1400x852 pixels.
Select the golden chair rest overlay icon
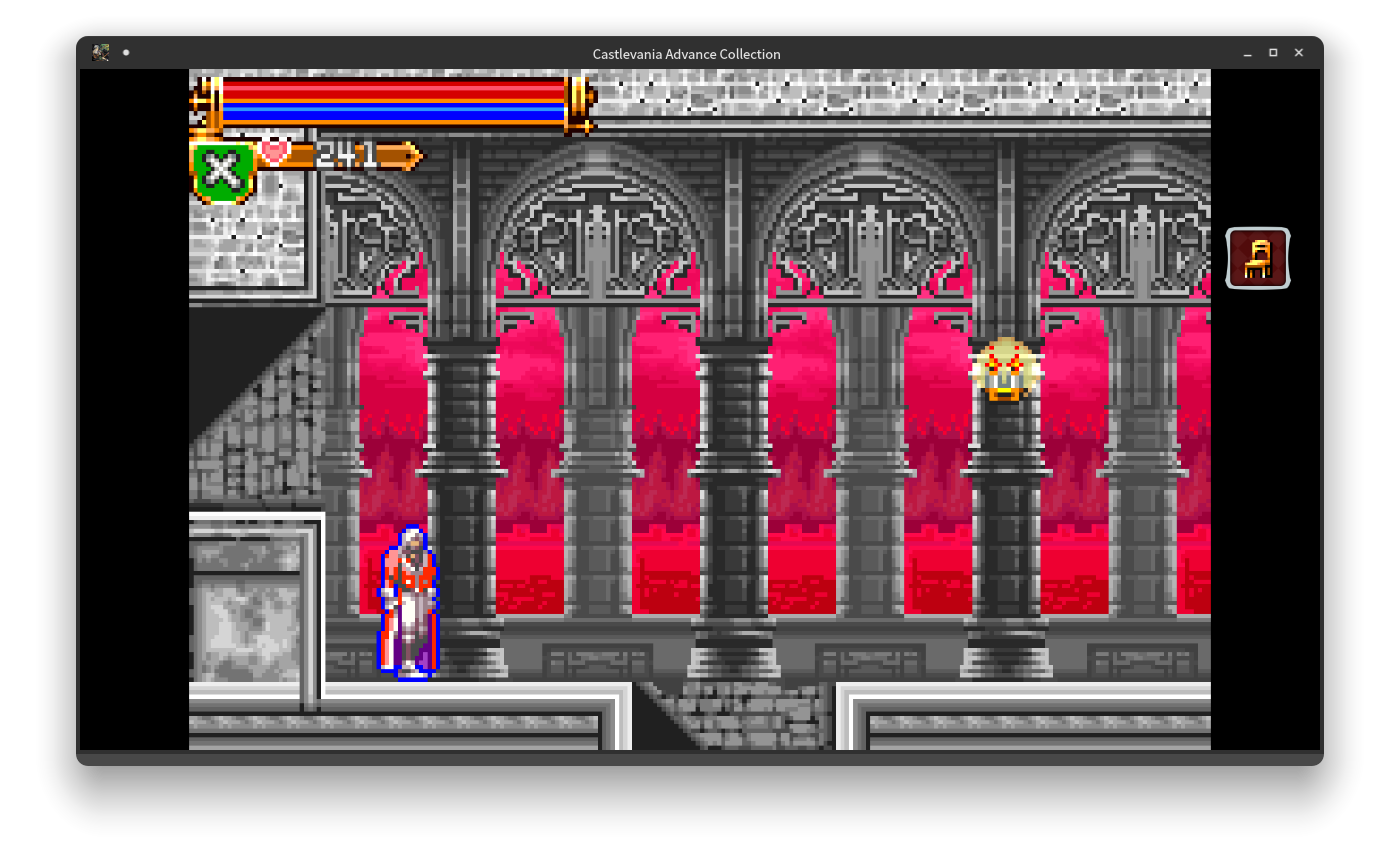click(x=1257, y=258)
